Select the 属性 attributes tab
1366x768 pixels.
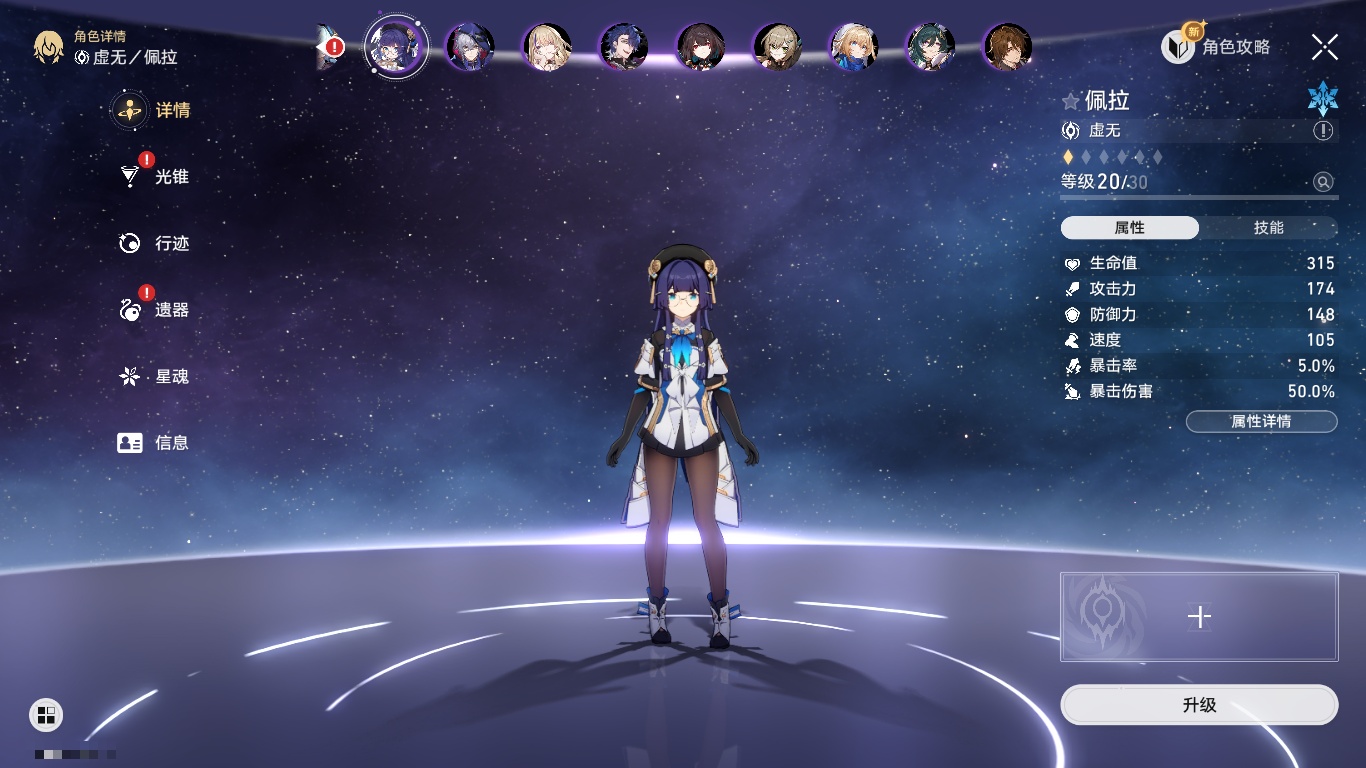(x=1130, y=228)
